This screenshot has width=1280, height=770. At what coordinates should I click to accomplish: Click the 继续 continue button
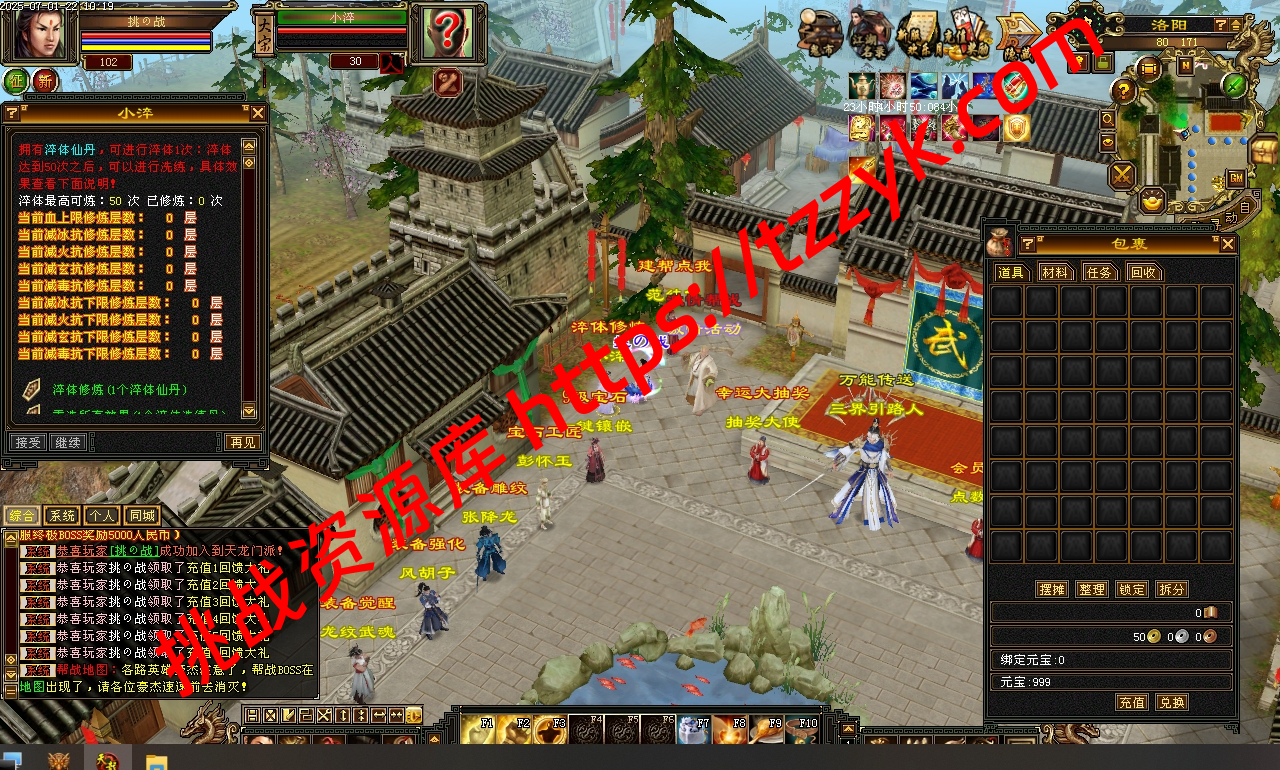(67, 442)
